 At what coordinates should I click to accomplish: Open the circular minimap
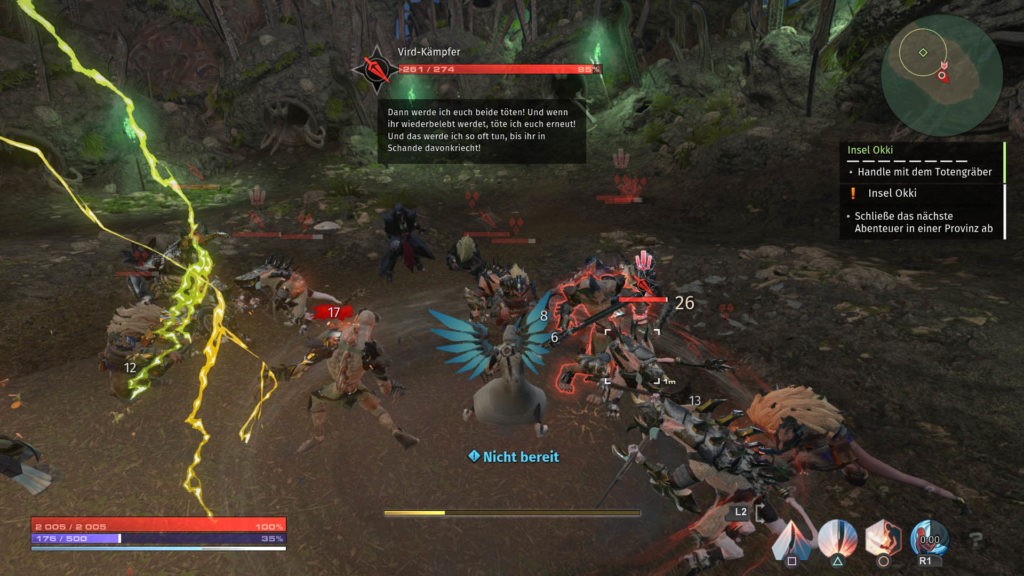pos(941,76)
